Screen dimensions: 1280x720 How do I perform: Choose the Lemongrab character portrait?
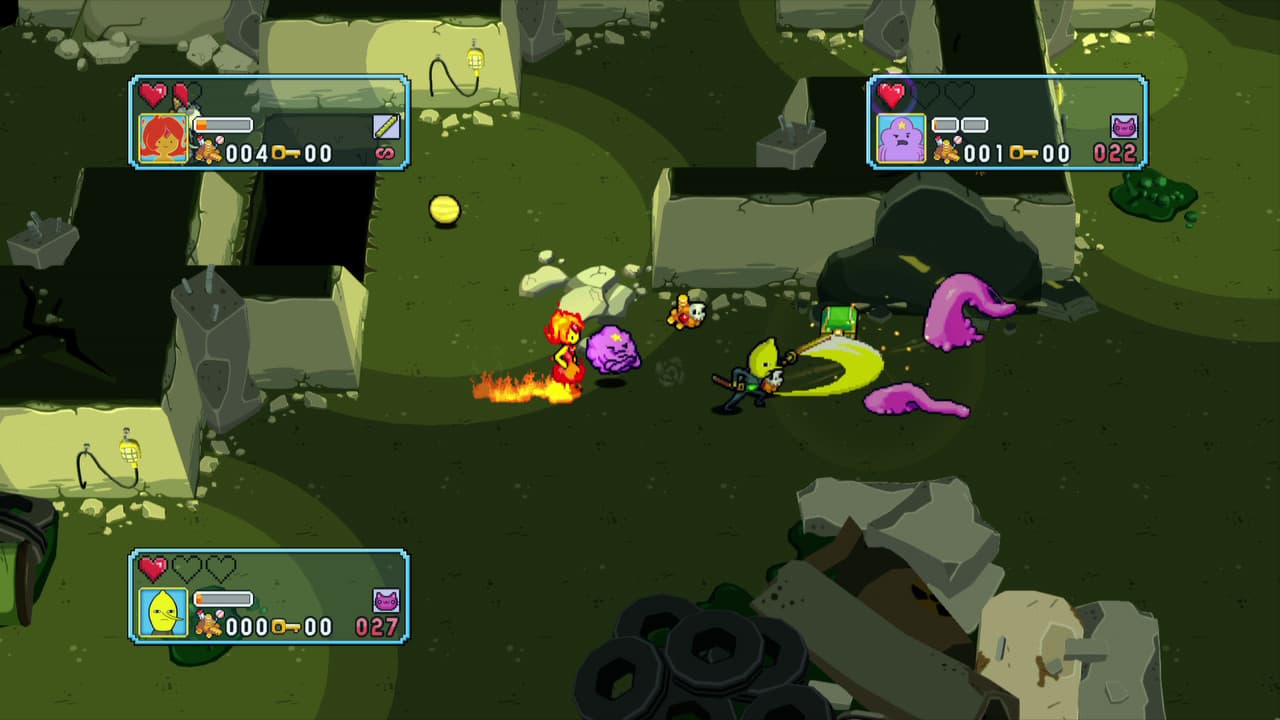click(163, 612)
